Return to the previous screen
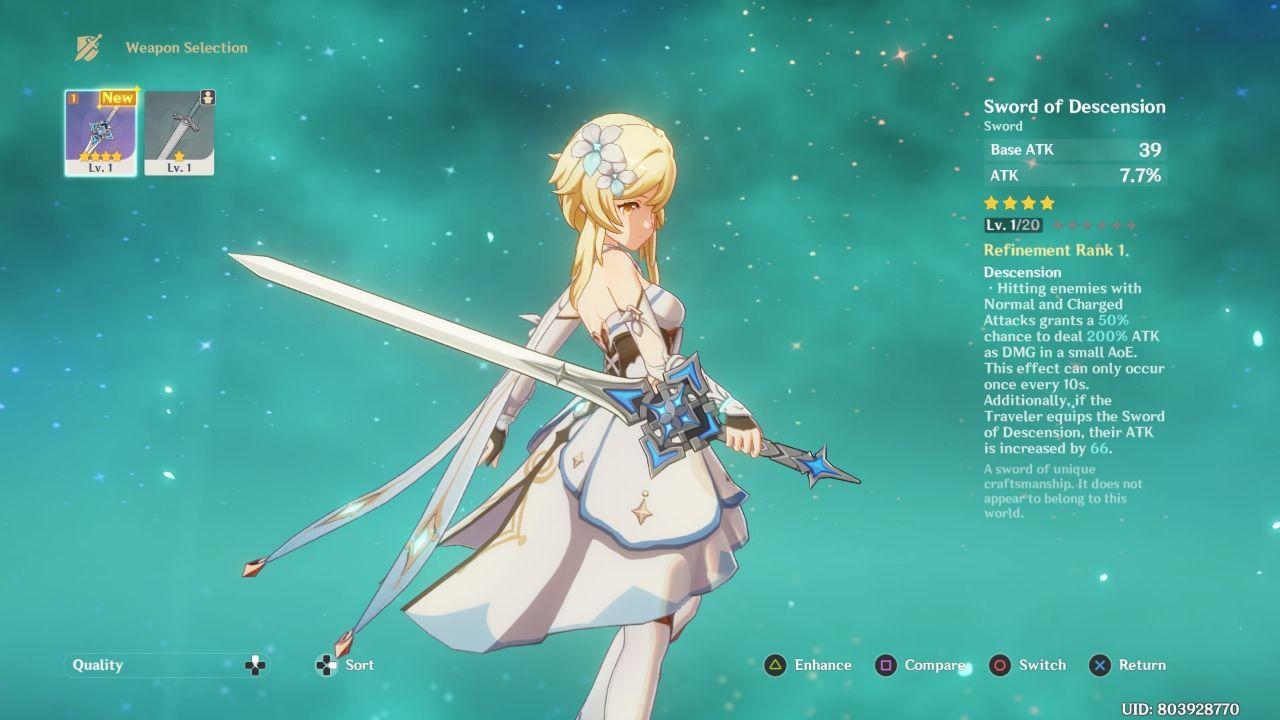Viewport: 1280px width, 720px height. pos(1128,665)
